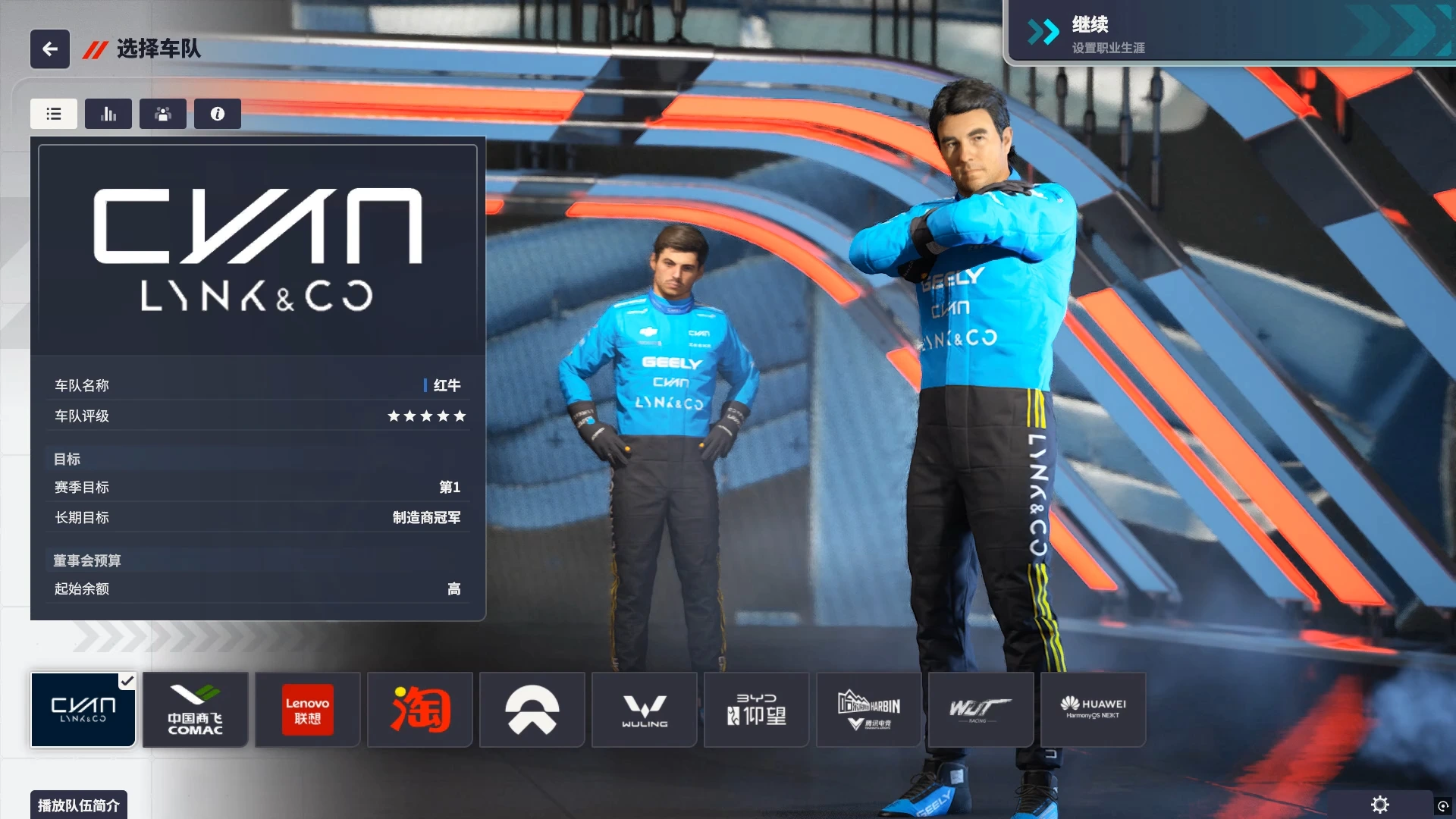The height and width of the screenshot is (819, 1456).
Task: Select the Wuling team tile
Action: pyautogui.click(x=645, y=710)
